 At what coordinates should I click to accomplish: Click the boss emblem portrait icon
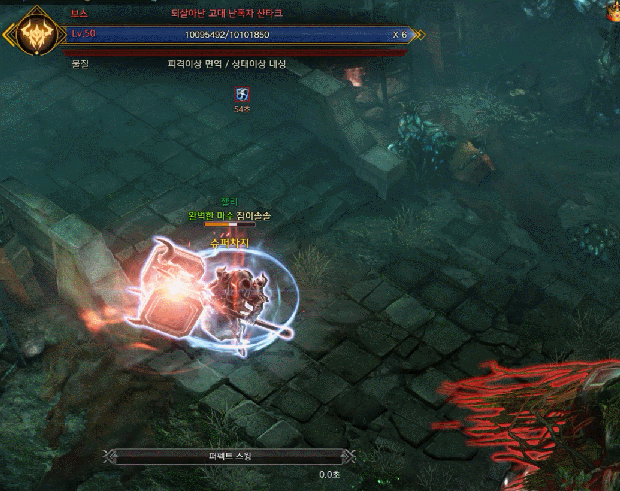coord(33,36)
